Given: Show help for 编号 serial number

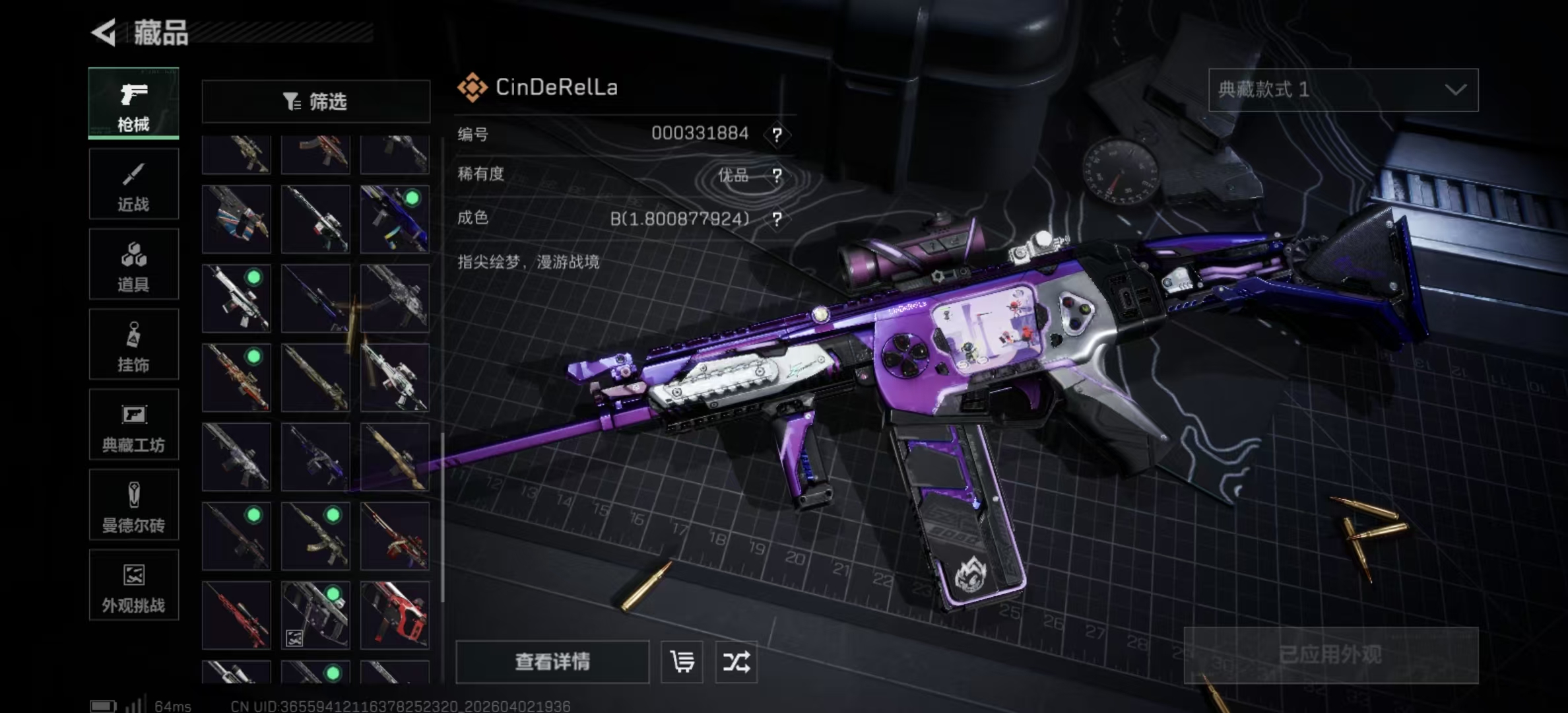Looking at the screenshot, I should [777, 135].
